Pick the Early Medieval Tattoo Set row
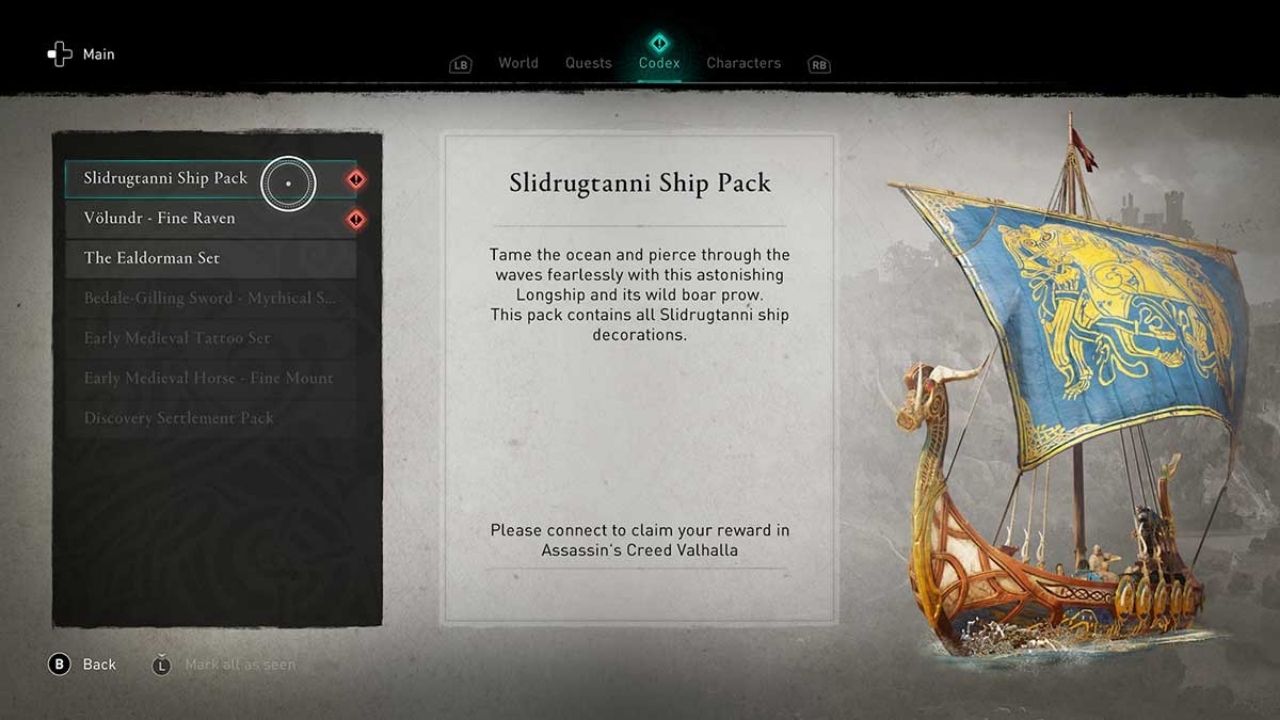1280x720 pixels. [177, 338]
